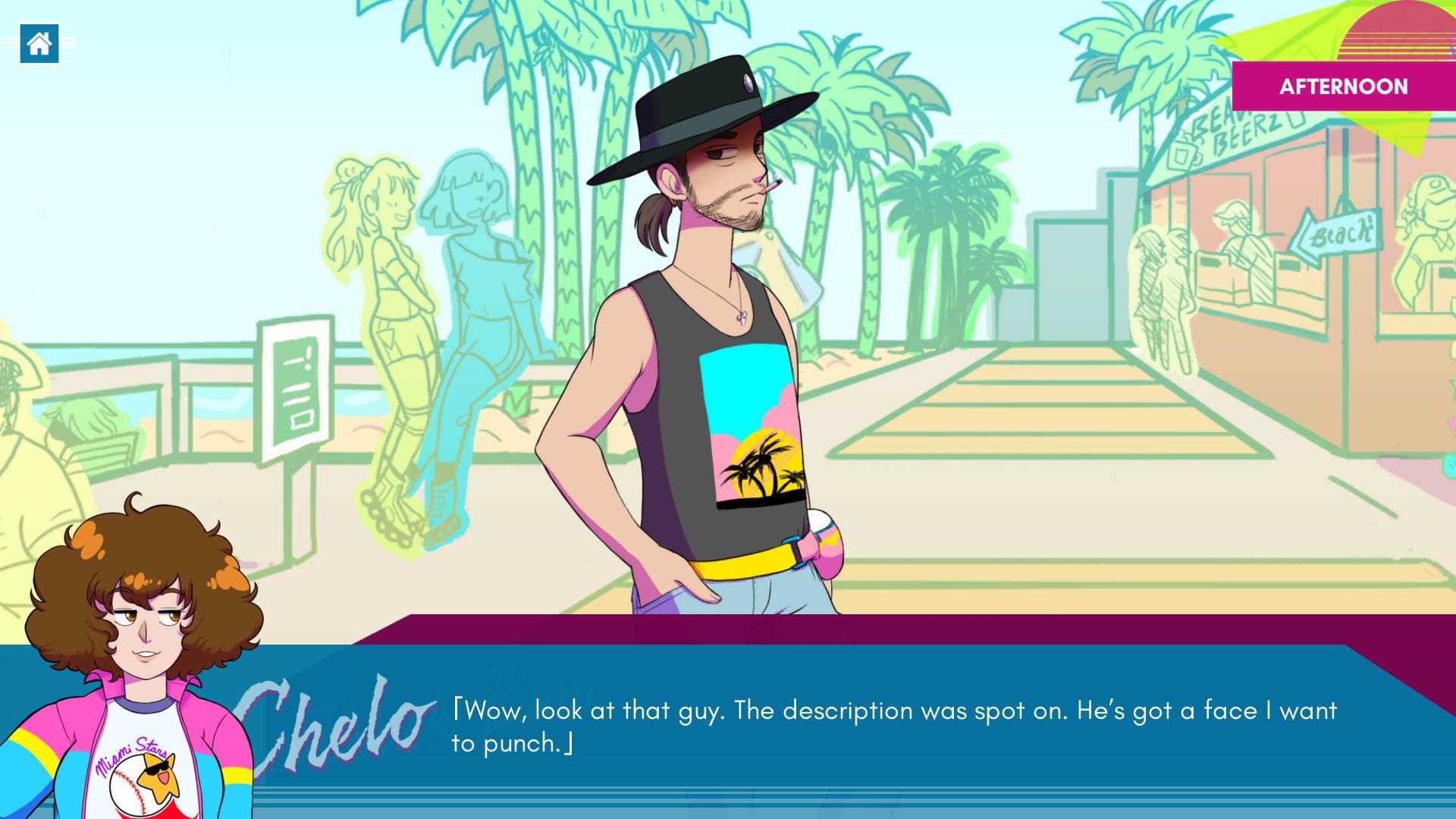Screen dimensions: 1456x819
Task: Click the Afternoon banner to expand time details
Action: tap(1342, 86)
